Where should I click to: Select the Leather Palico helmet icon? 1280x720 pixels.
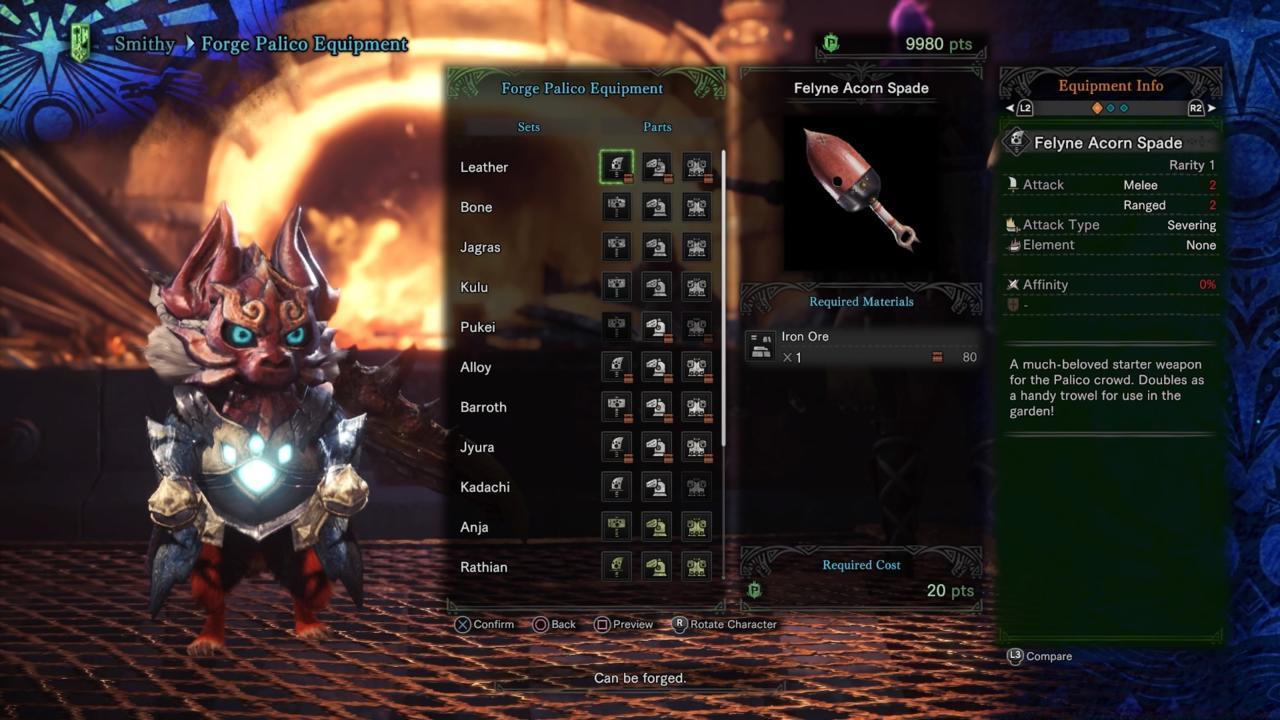657,167
